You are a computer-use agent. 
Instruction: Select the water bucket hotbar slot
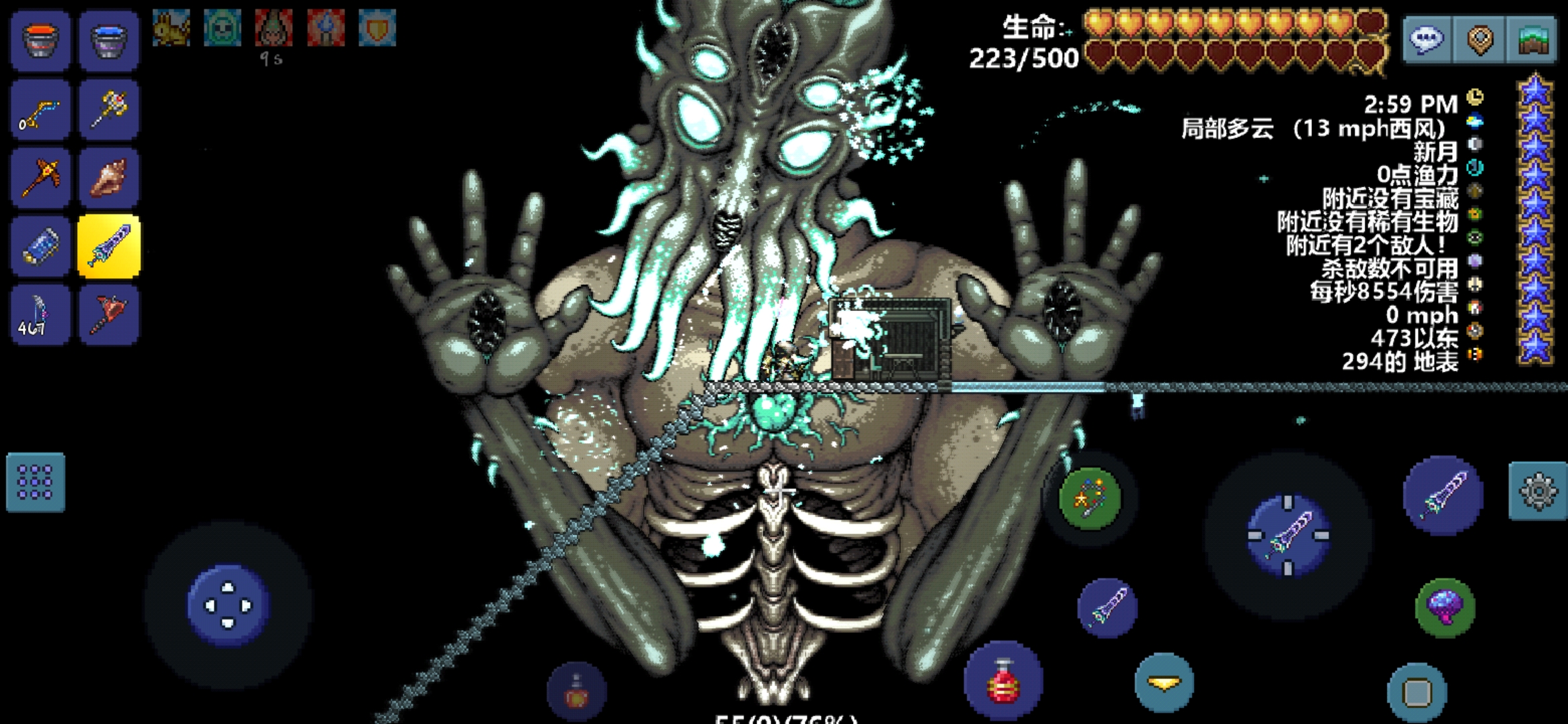point(109,40)
